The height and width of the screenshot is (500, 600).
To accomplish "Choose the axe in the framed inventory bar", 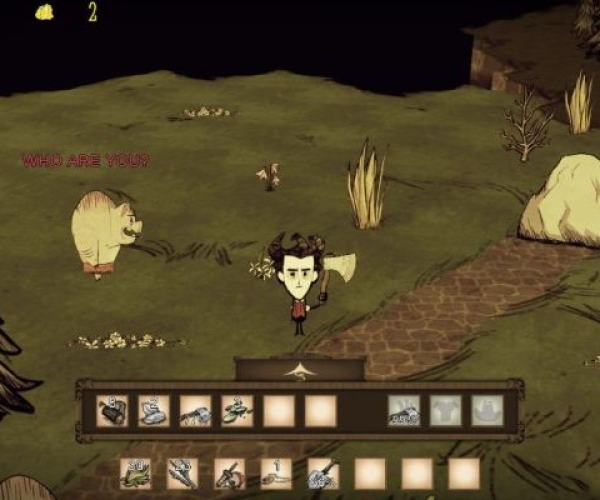I will click(195, 410).
